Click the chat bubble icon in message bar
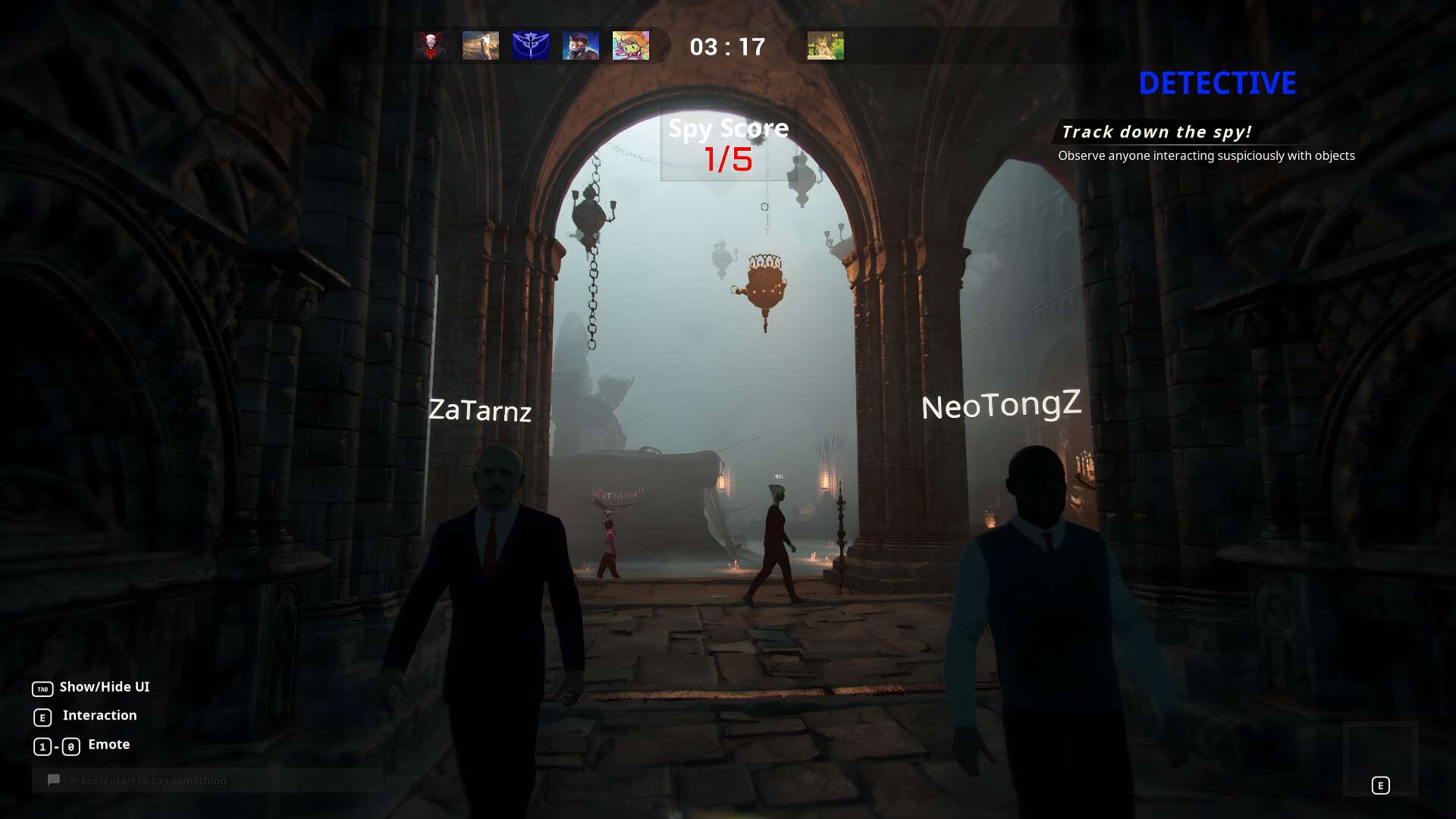The image size is (1456, 819). [x=53, y=780]
